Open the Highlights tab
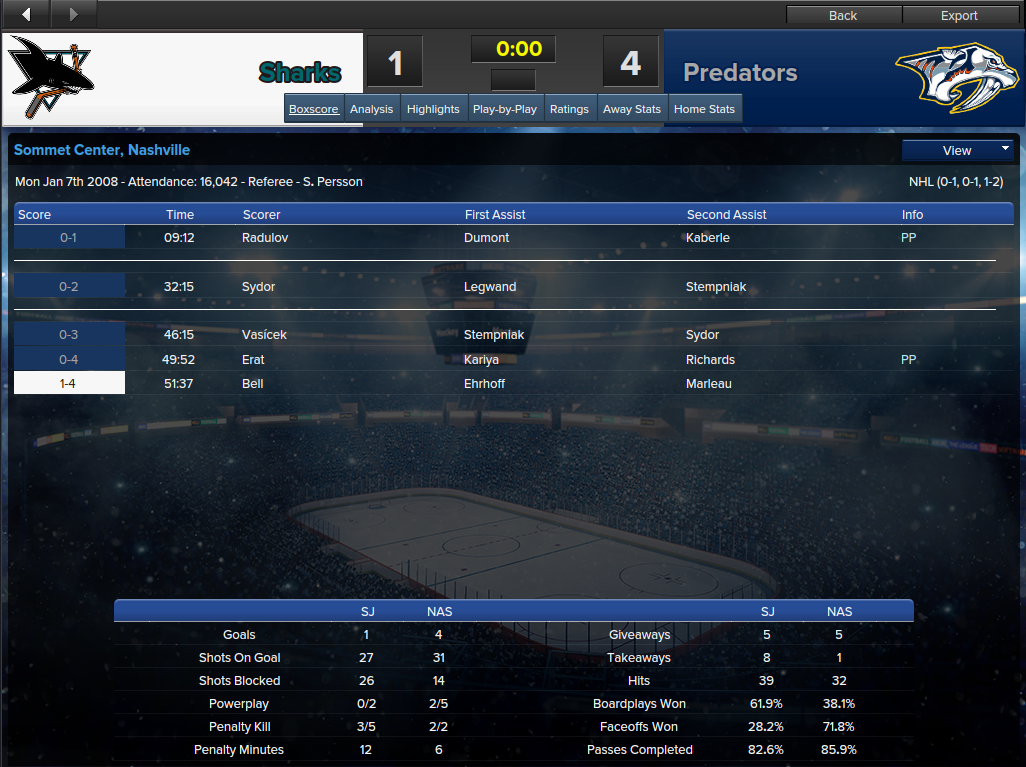Image resolution: width=1026 pixels, height=767 pixels. 434,109
